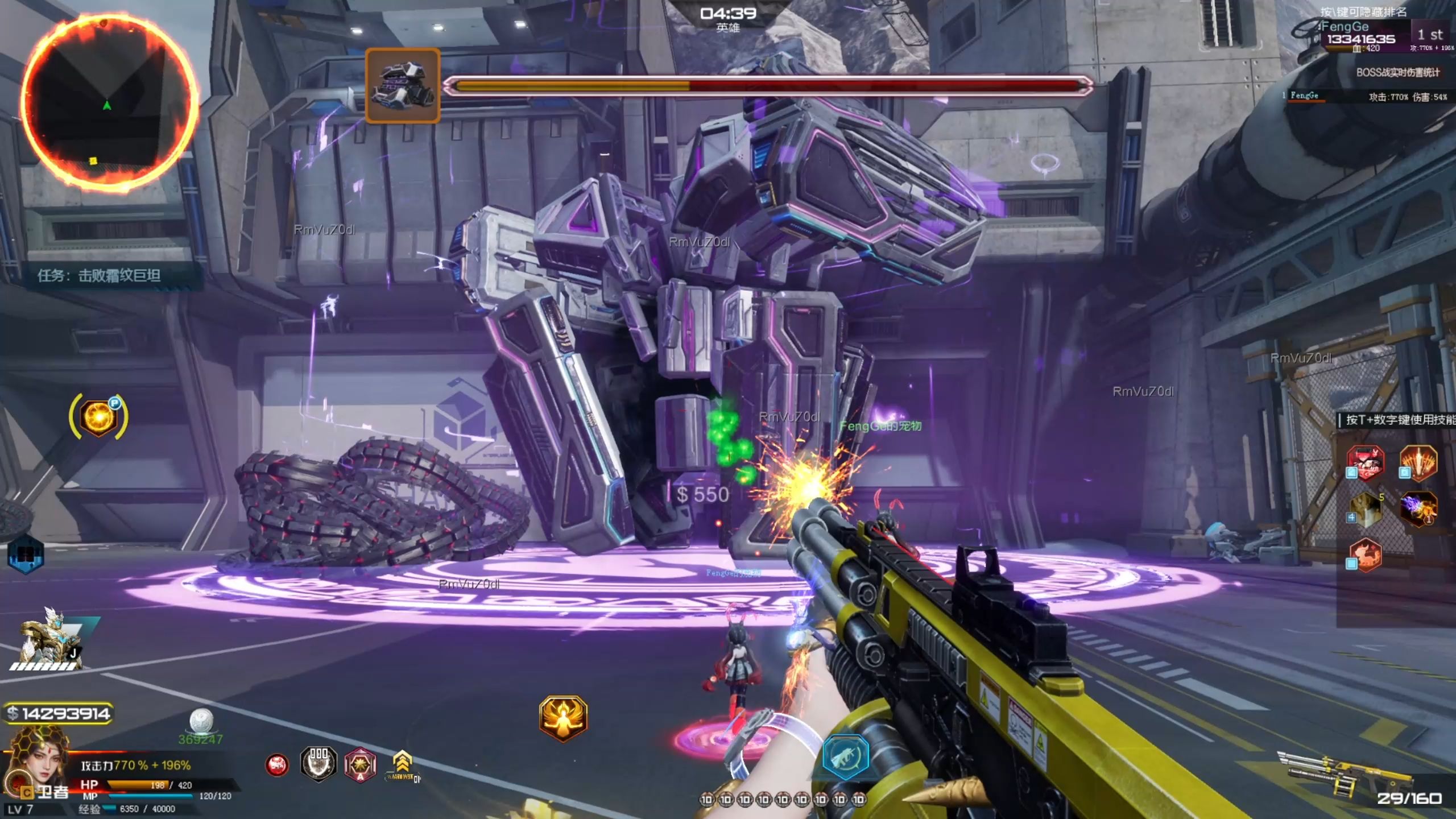Screen dimensions: 1456x819
Task: Select FengGe's row in boss damage stats
Action: (1365, 96)
